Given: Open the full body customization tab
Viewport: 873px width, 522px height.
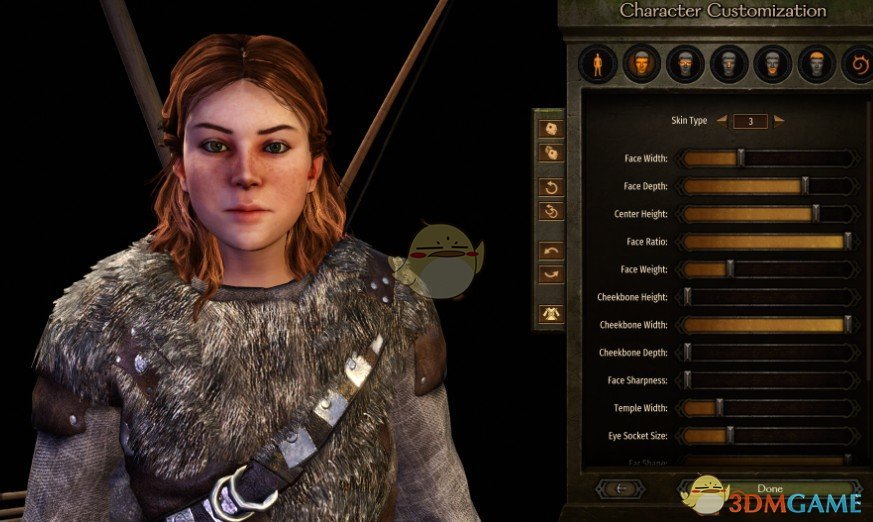Looking at the screenshot, I should click(598, 65).
